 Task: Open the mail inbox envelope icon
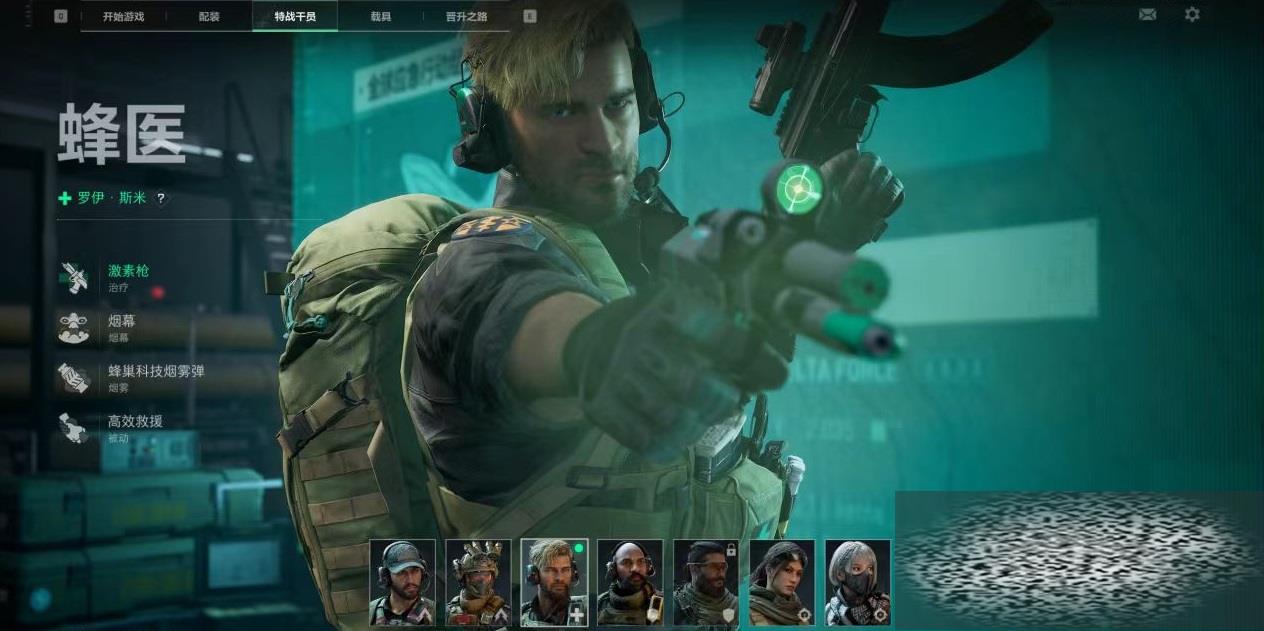pyautogui.click(x=1147, y=15)
